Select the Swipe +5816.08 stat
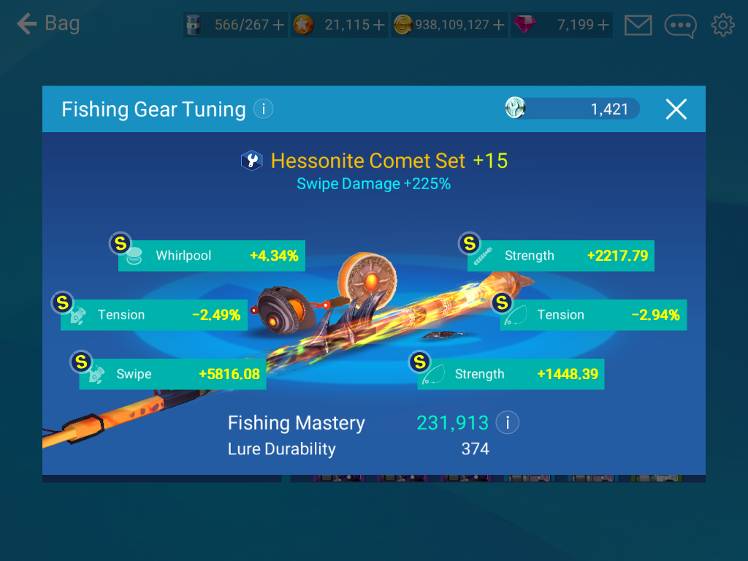The height and width of the screenshot is (561, 748). [x=174, y=374]
